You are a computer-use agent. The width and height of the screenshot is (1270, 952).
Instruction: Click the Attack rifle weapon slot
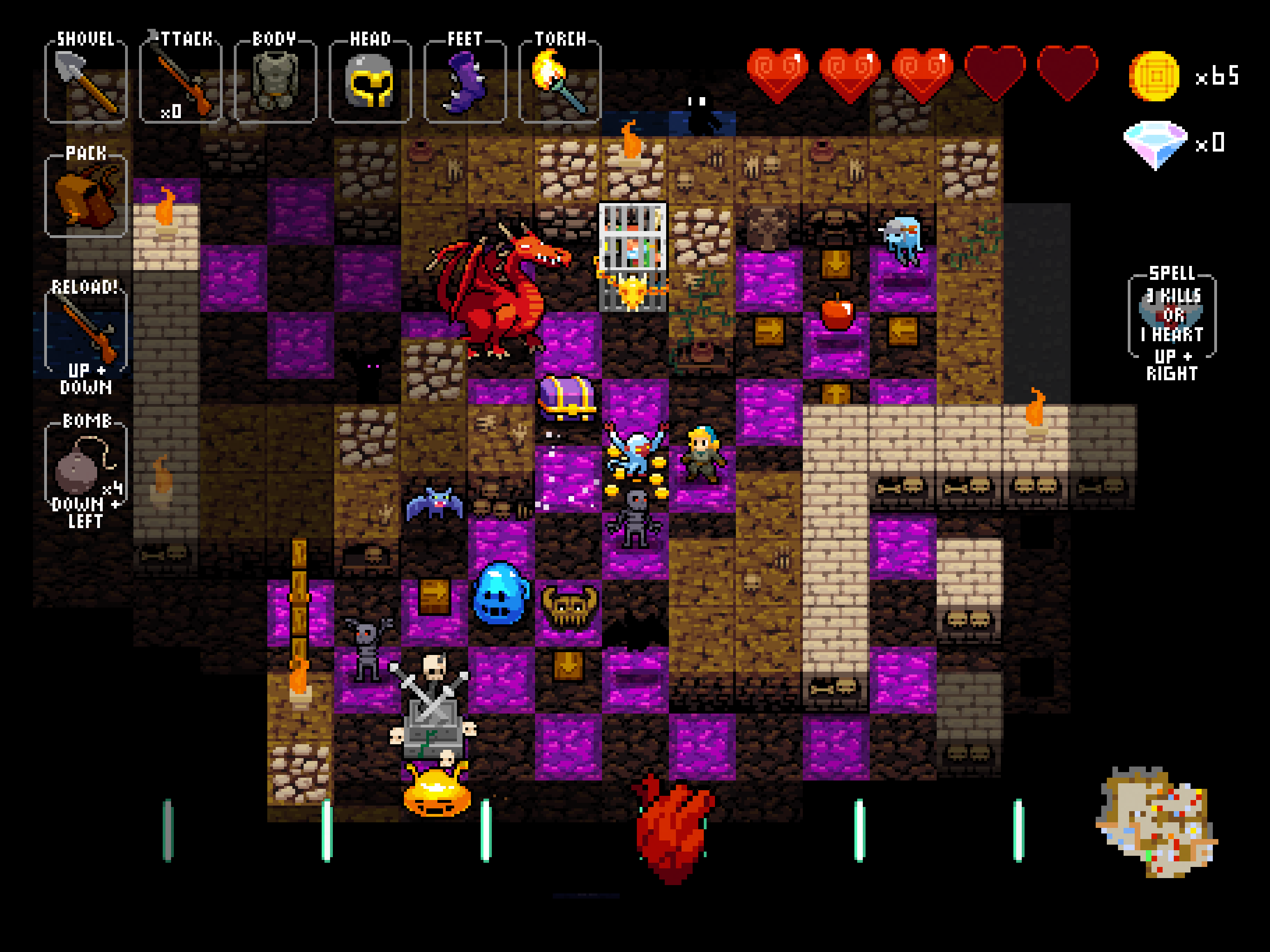180,82
